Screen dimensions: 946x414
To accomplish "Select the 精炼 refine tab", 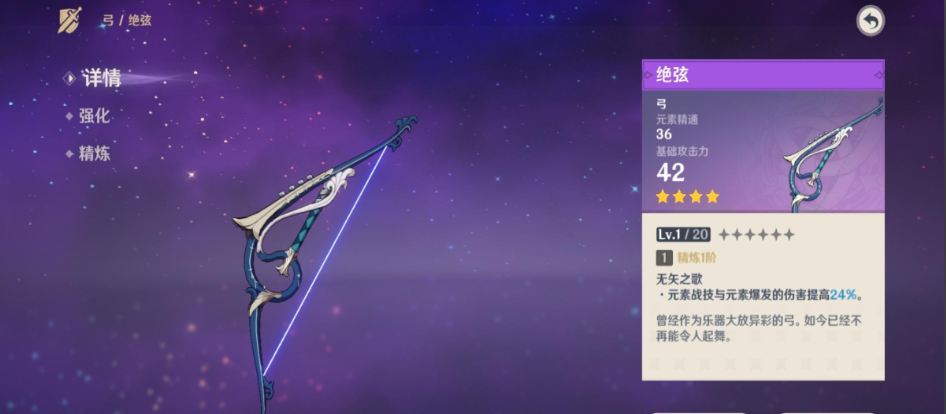I will (94, 154).
